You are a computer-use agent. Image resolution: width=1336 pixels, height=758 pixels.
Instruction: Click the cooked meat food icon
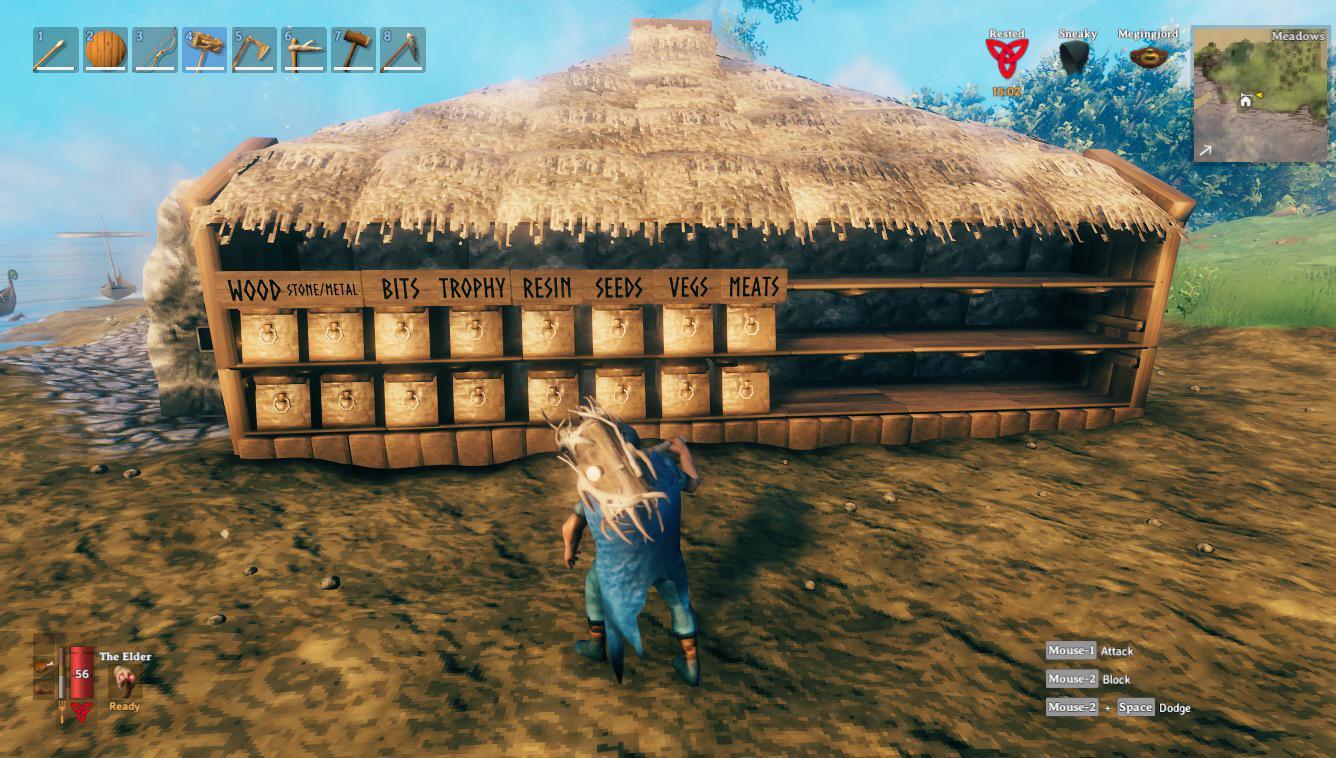[x=43, y=667]
